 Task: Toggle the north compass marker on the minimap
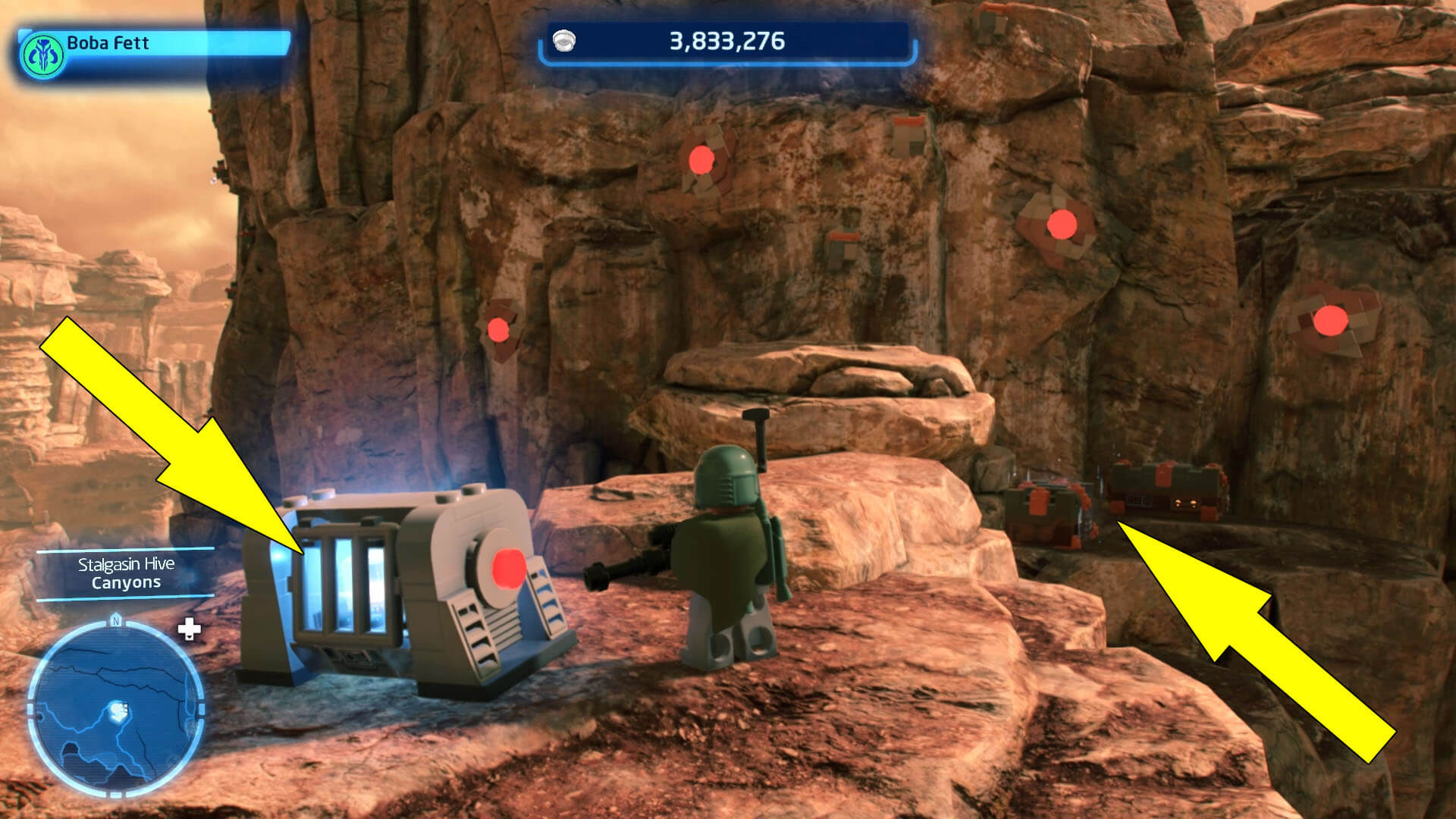click(115, 623)
